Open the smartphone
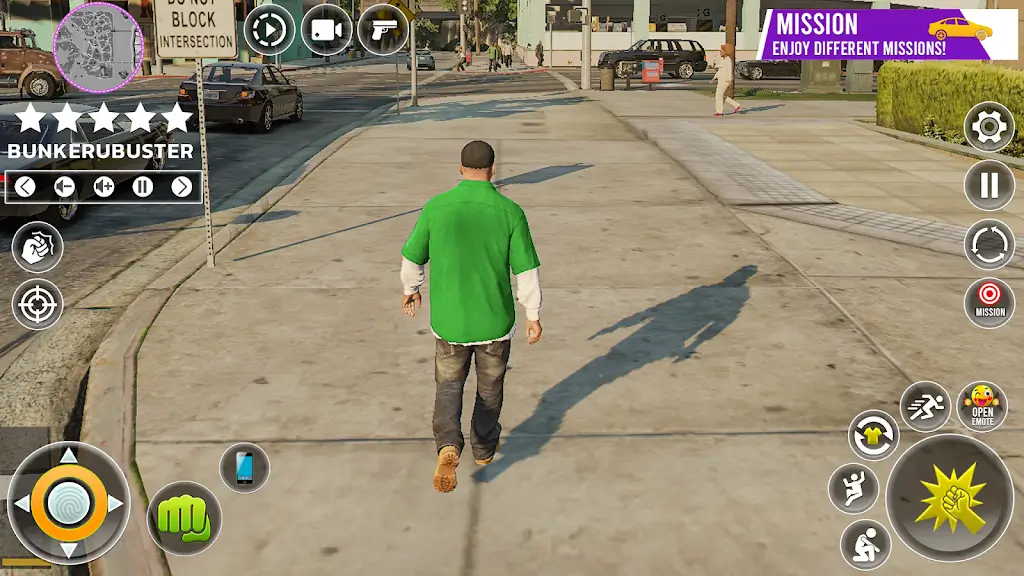Screen dimensions: 1024x576 pos(244,467)
